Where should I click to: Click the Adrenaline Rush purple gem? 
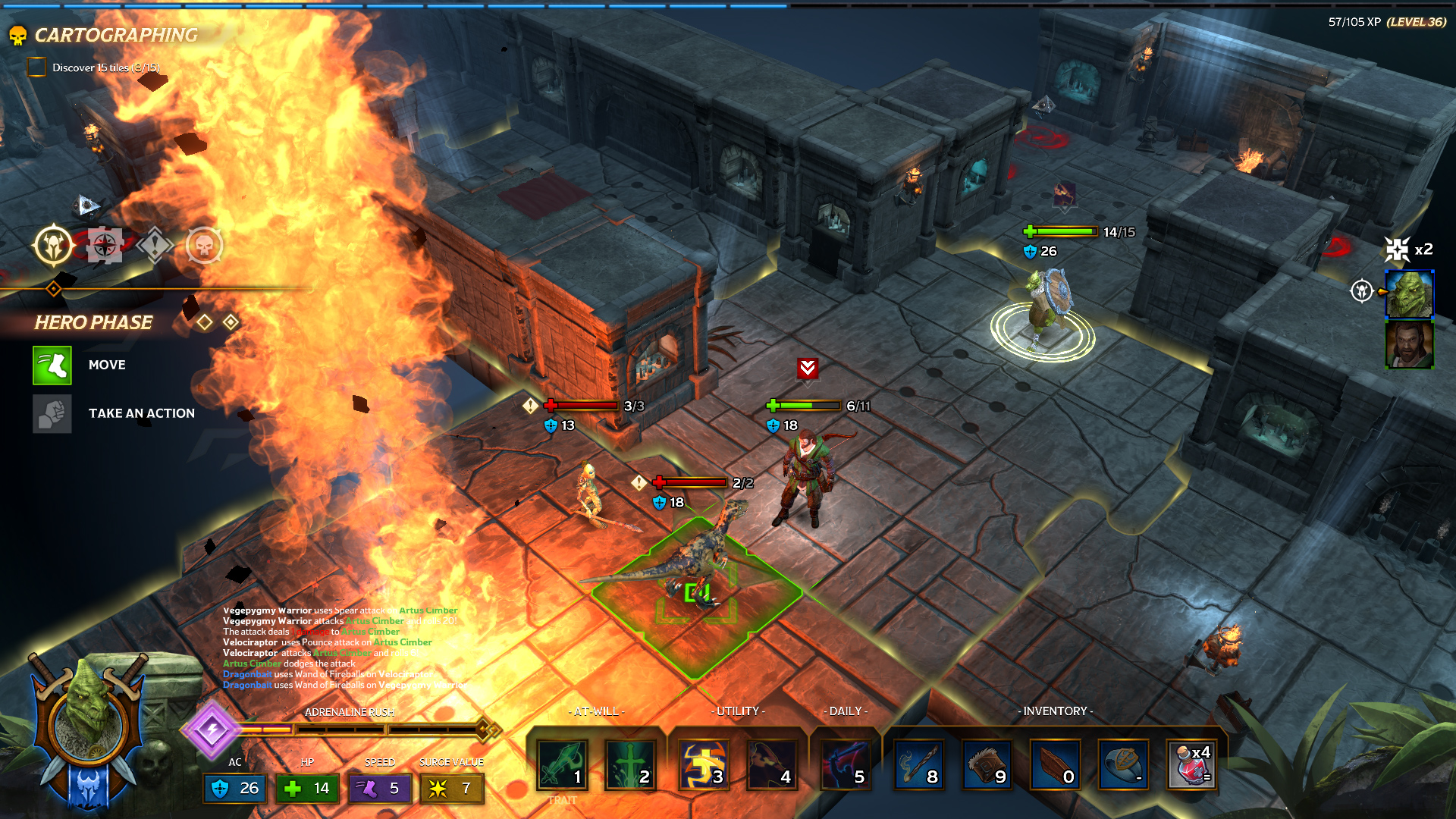point(212,730)
